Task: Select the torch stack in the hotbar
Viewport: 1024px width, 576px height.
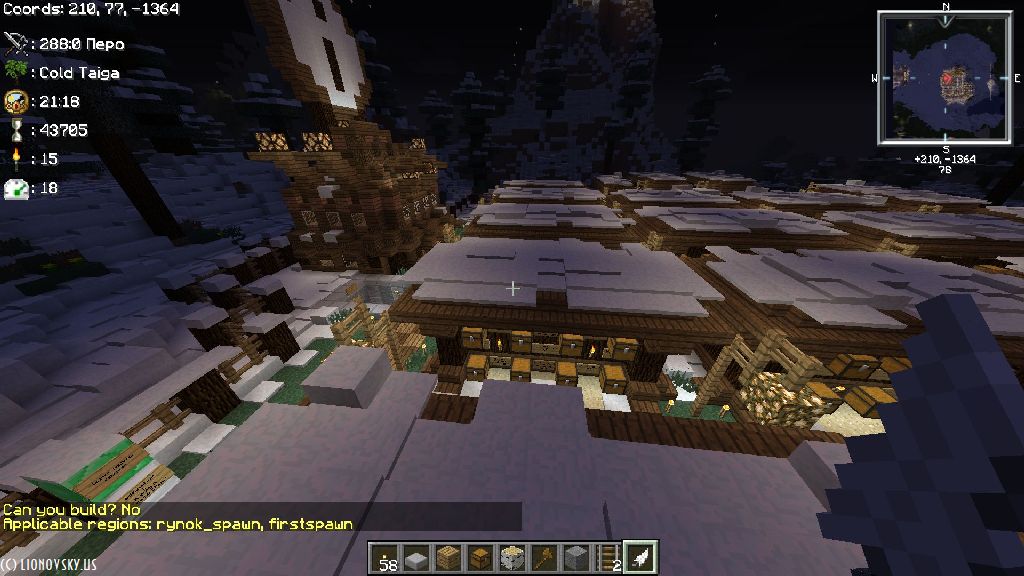Action: pyautogui.click(x=384, y=557)
